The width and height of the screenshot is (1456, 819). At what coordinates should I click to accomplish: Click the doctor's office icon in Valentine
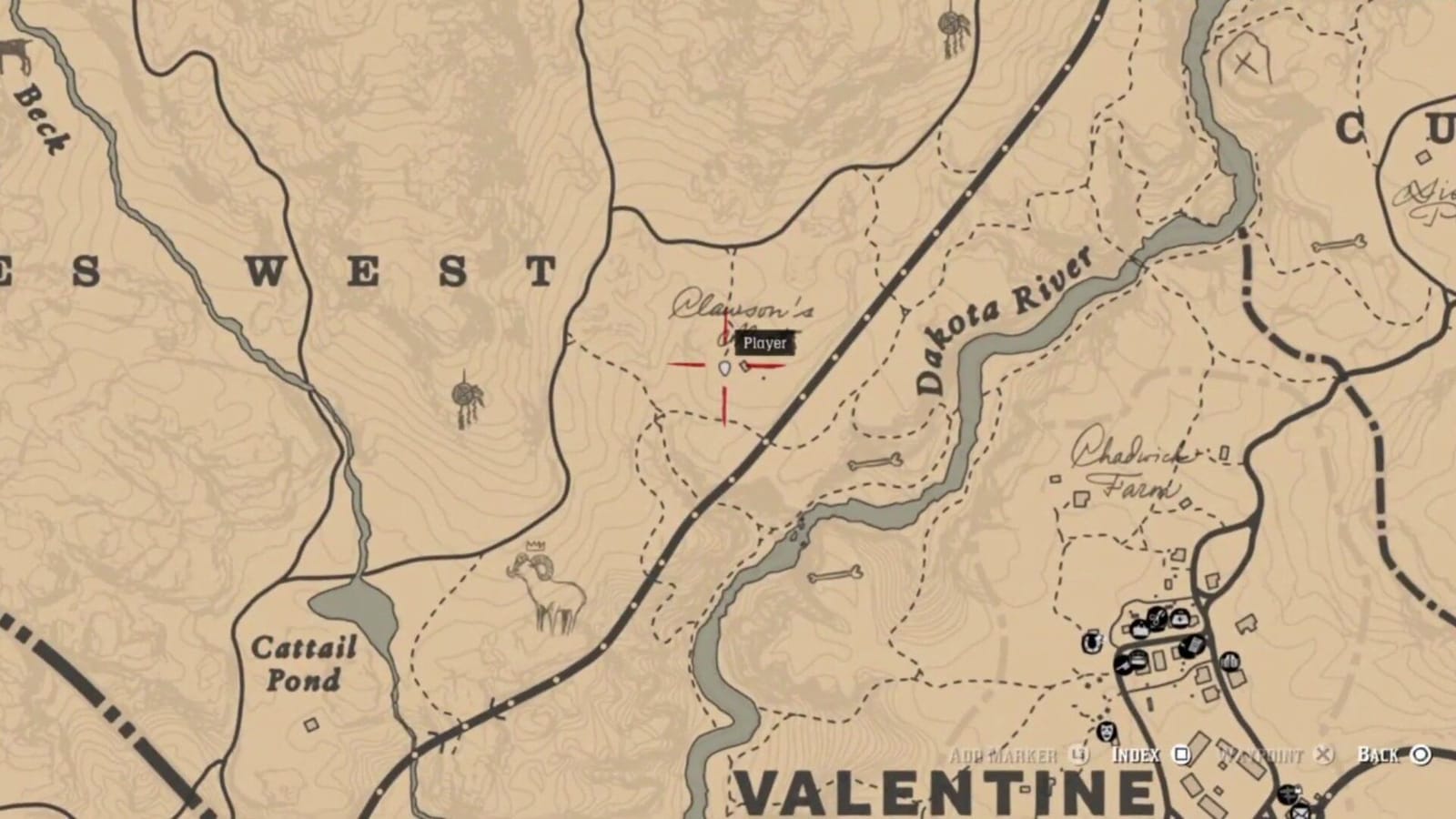click(1178, 617)
